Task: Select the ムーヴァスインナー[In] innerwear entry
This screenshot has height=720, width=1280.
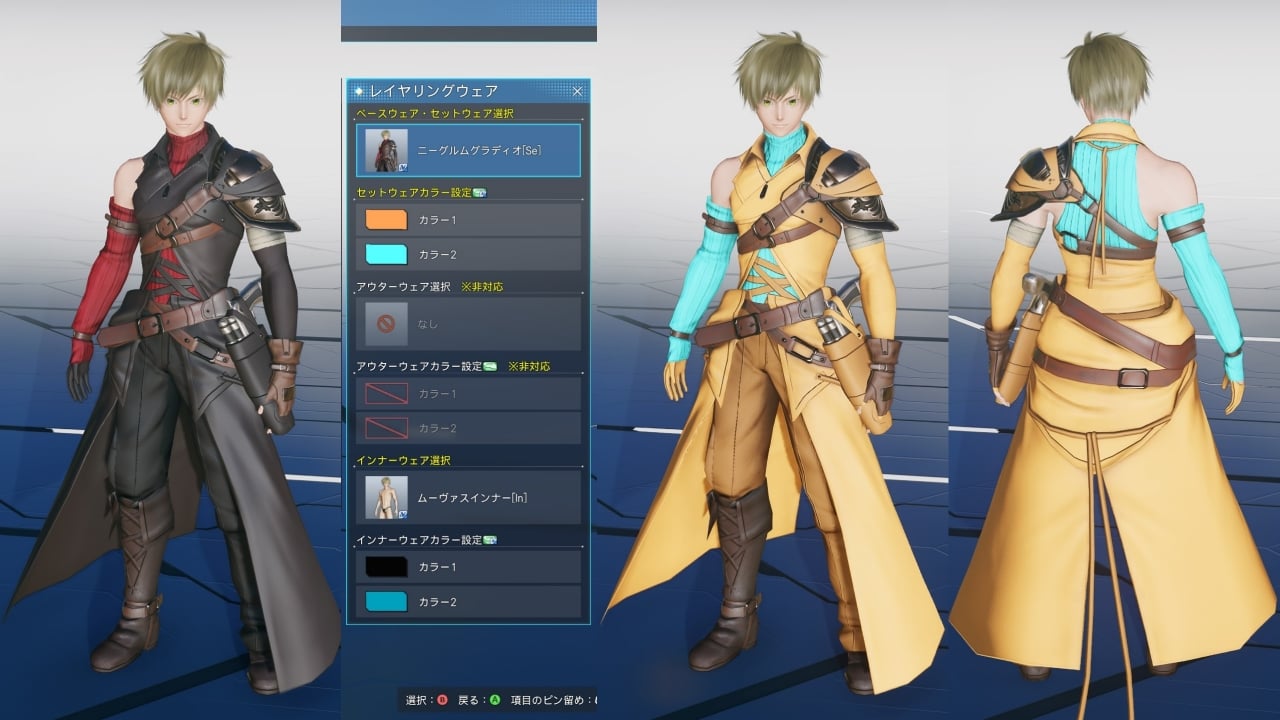Action: 468,497
